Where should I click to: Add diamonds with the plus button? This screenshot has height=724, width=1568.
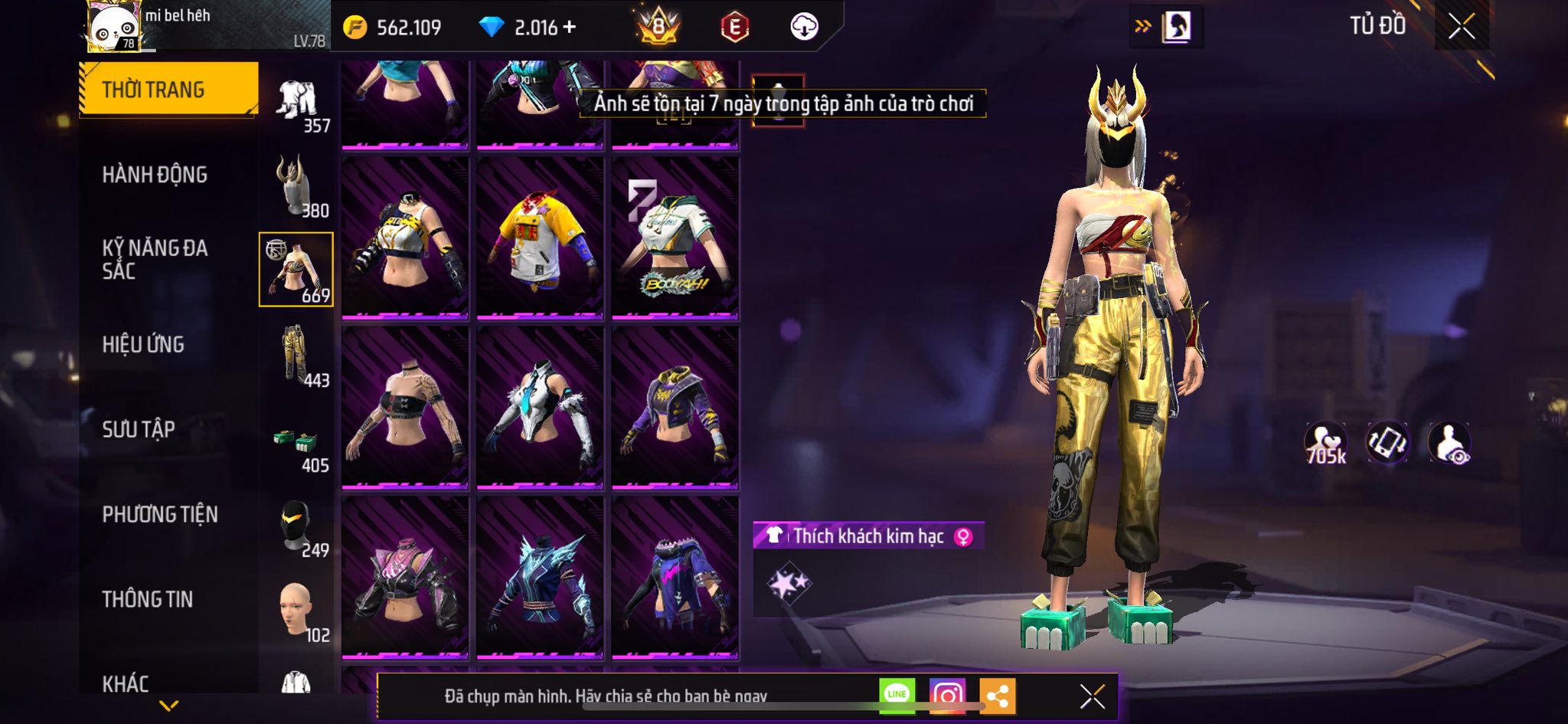tap(569, 28)
